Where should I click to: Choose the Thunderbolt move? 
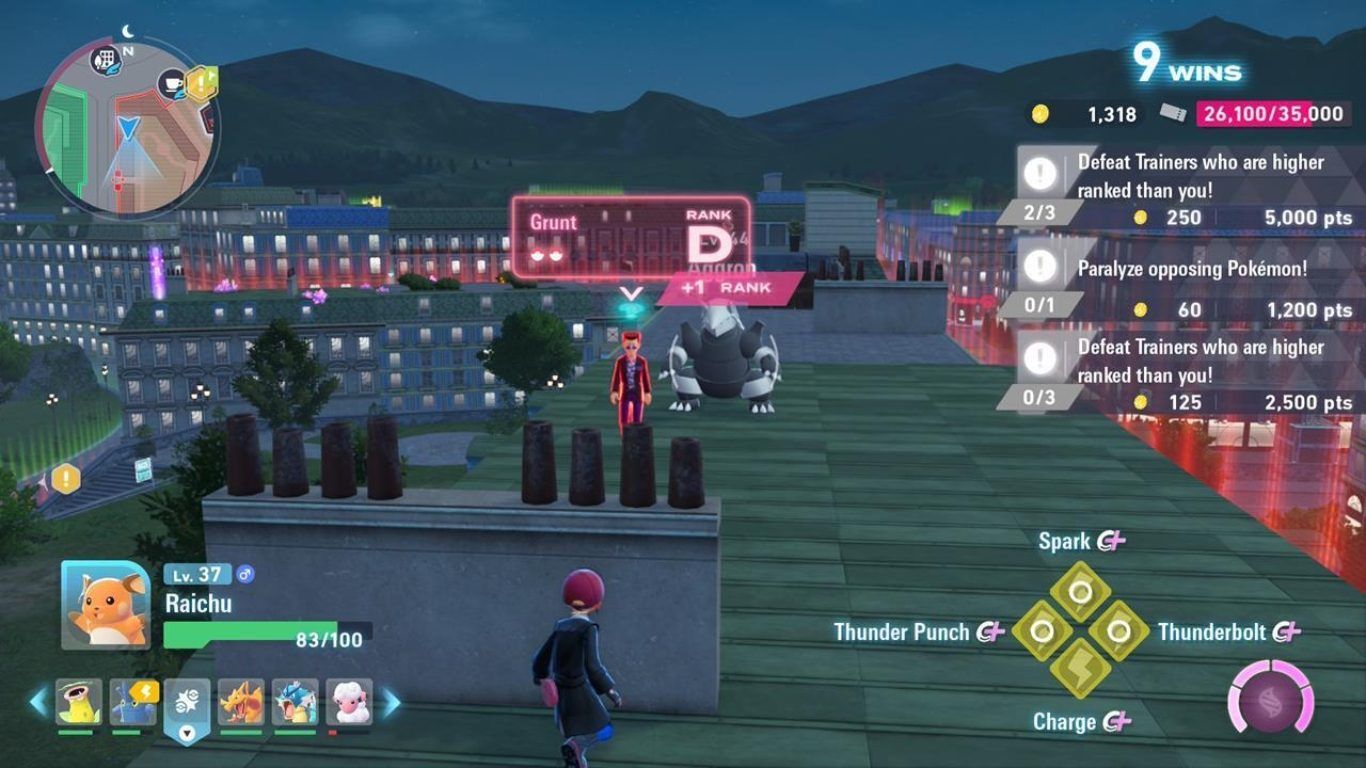click(x=1118, y=631)
